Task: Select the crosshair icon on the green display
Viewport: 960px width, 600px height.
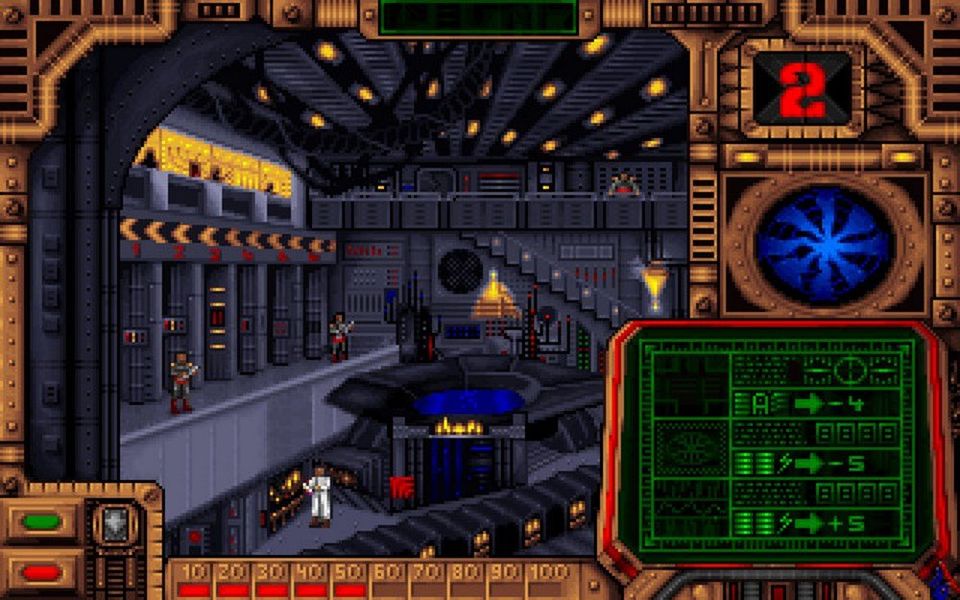Action: coord(850,370)
